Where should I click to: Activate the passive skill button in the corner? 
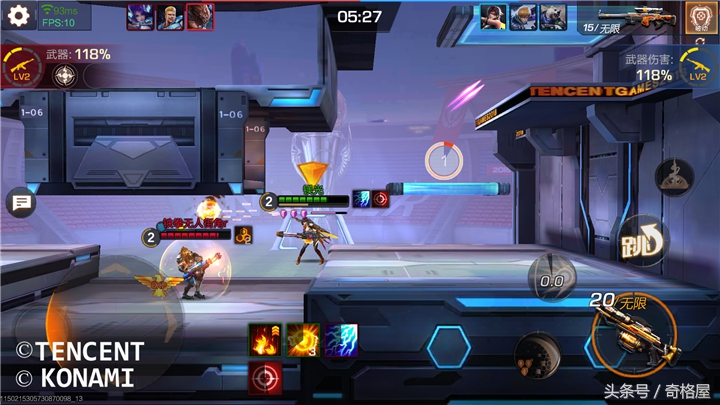point(698,18)
